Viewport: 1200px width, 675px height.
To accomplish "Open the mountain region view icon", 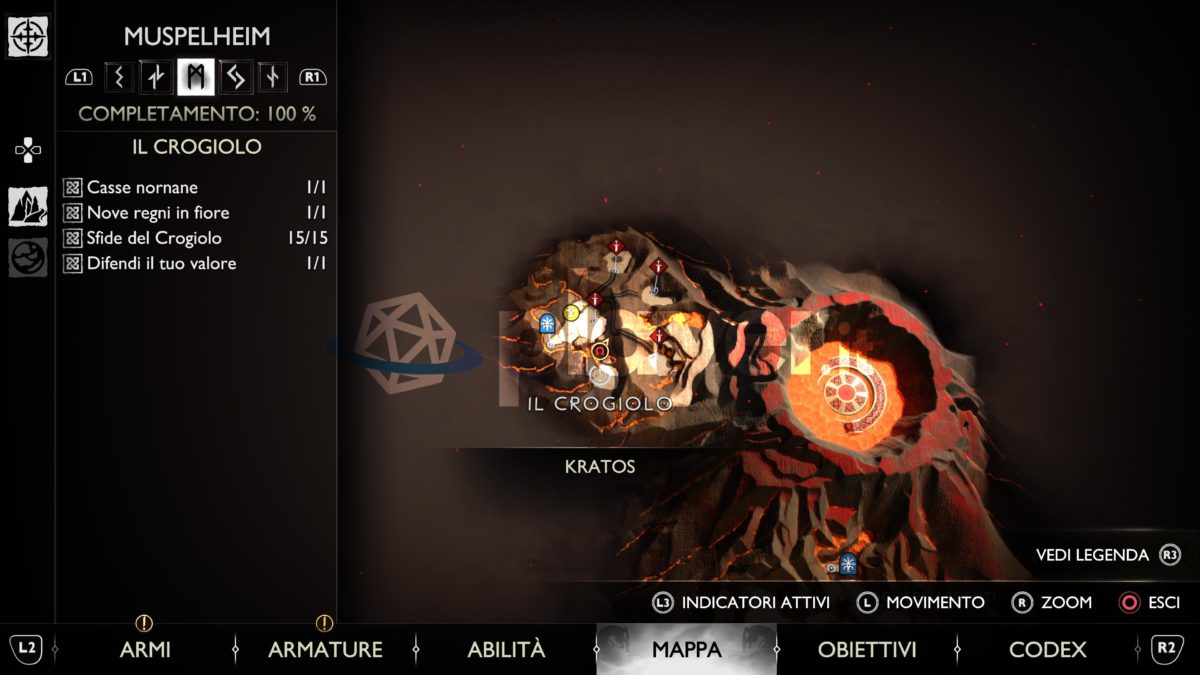I will (x=27, y=206).
